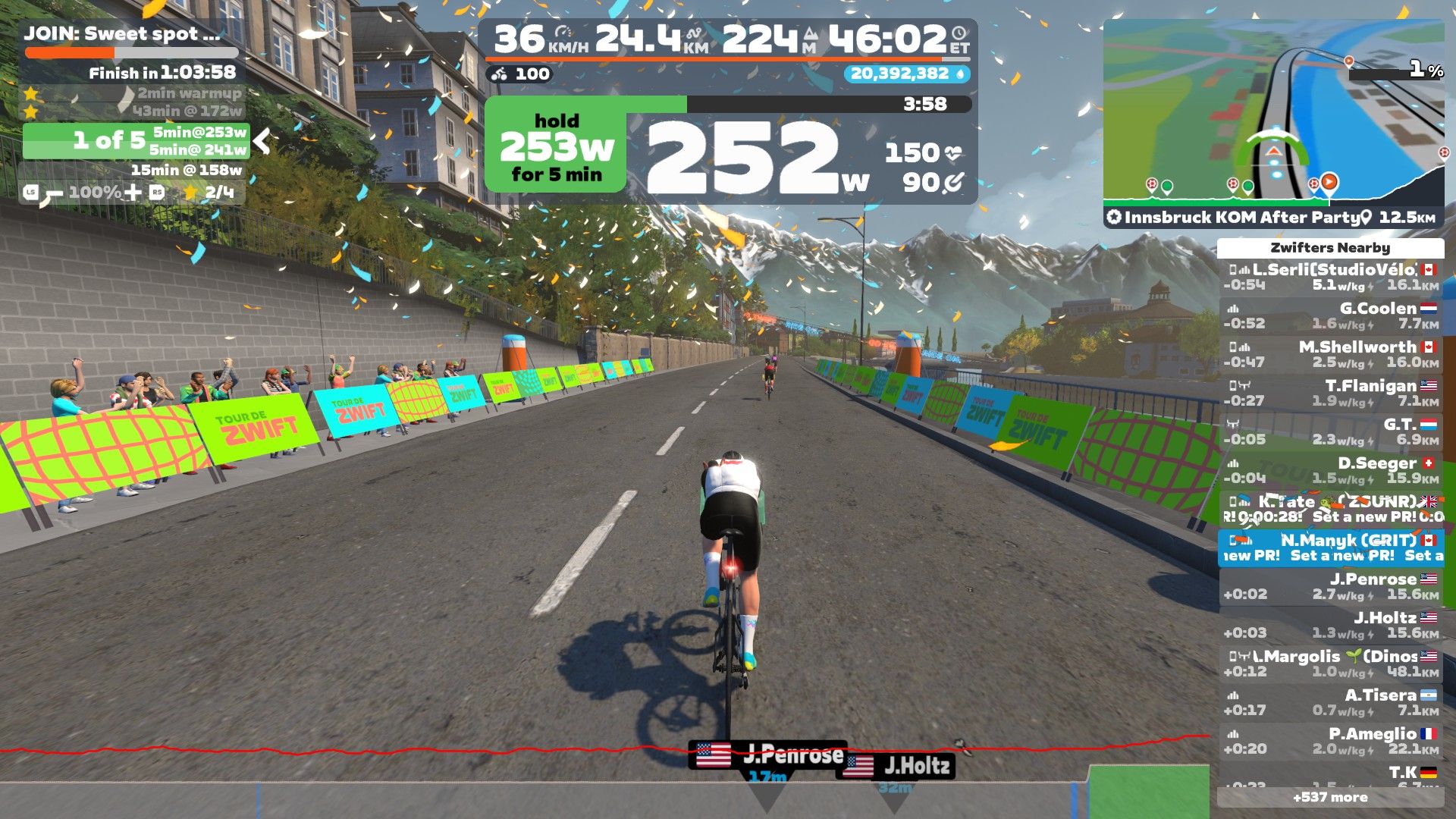Screen dimensions: 1456x819
Task: Click the J.Penrose name tag on the elevation strip
Action: [x=767, y=755]
